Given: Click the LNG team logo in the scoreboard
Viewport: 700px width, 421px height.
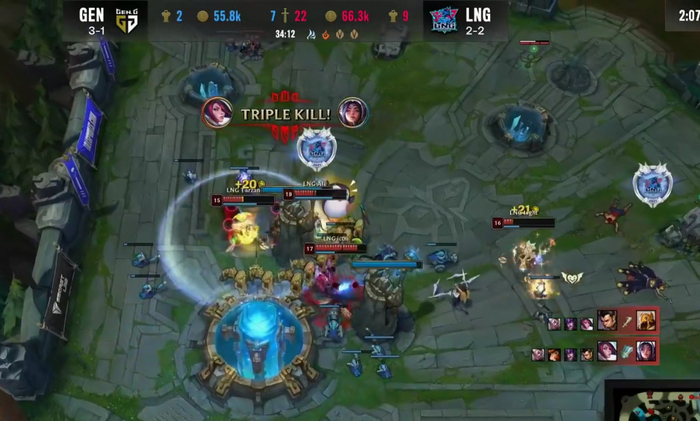Looking at the screenshot, I should pos(443,19).
